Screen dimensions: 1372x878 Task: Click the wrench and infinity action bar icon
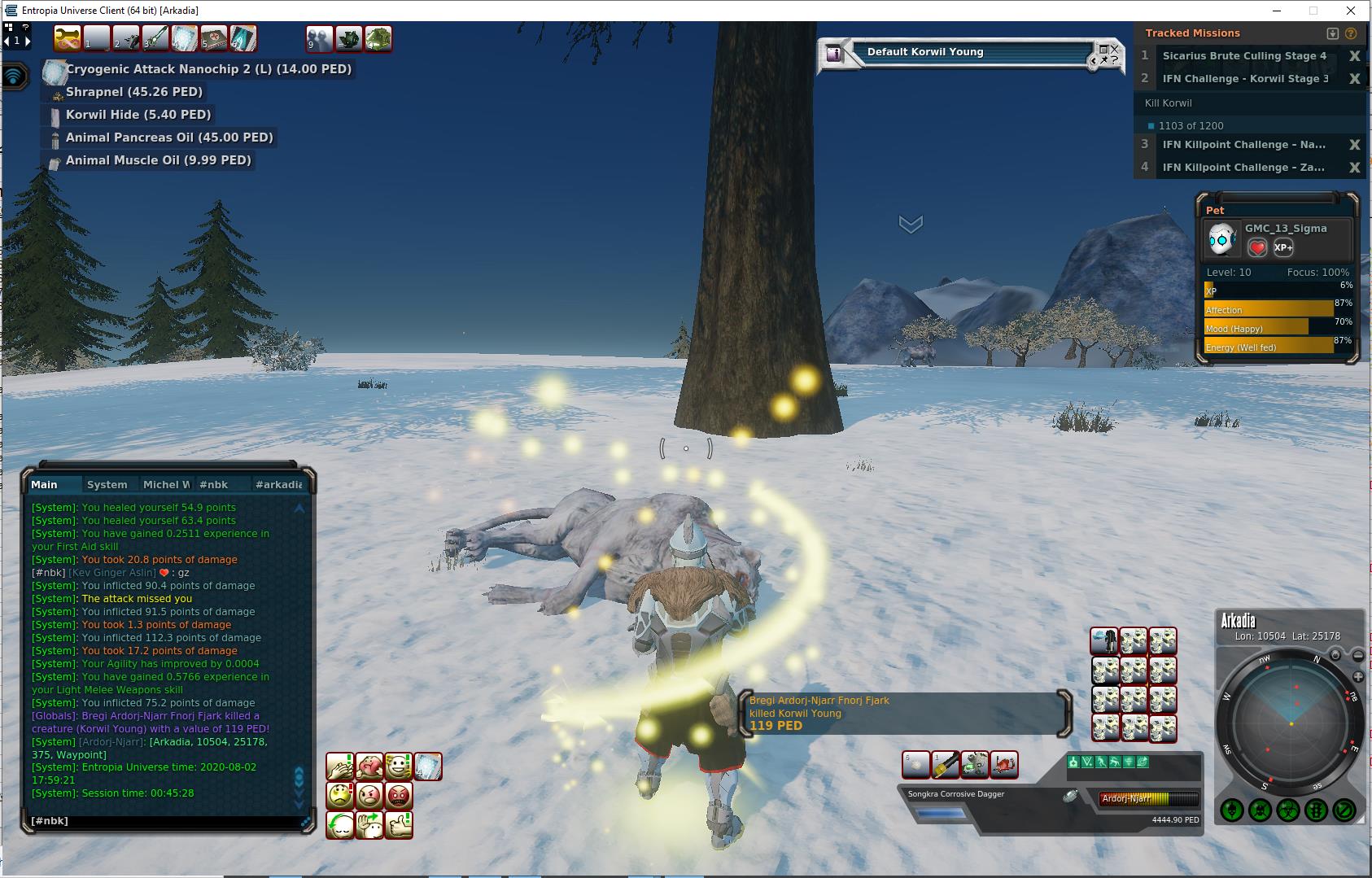point(68,38)
